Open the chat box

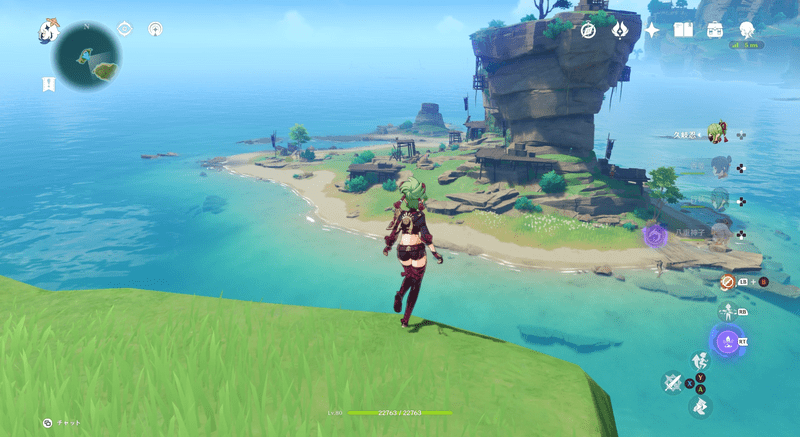tap(47, 423)
